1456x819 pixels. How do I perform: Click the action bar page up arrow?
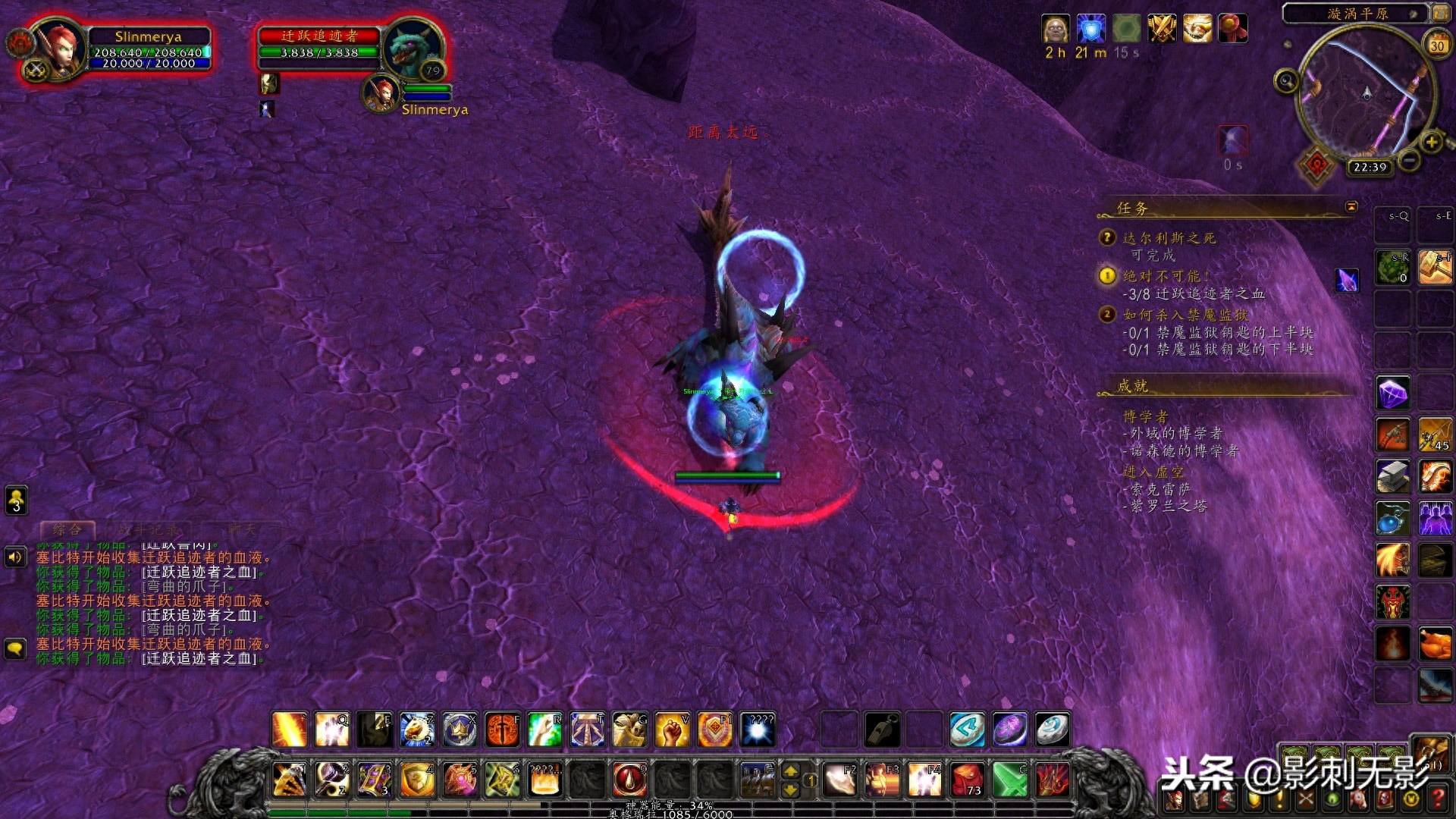[x=790, y=771]
